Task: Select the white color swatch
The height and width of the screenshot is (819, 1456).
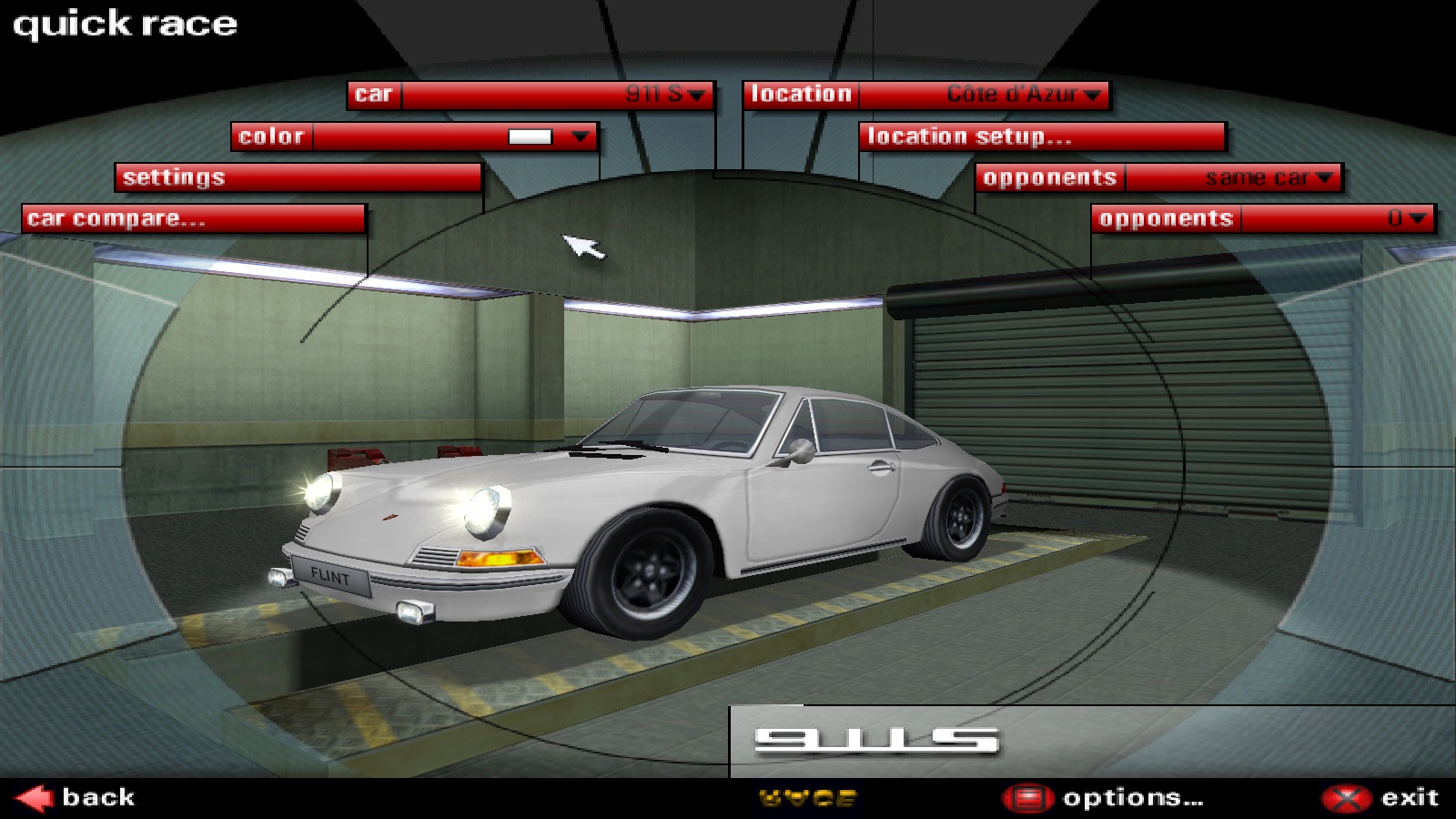Action: coord(532,136)
